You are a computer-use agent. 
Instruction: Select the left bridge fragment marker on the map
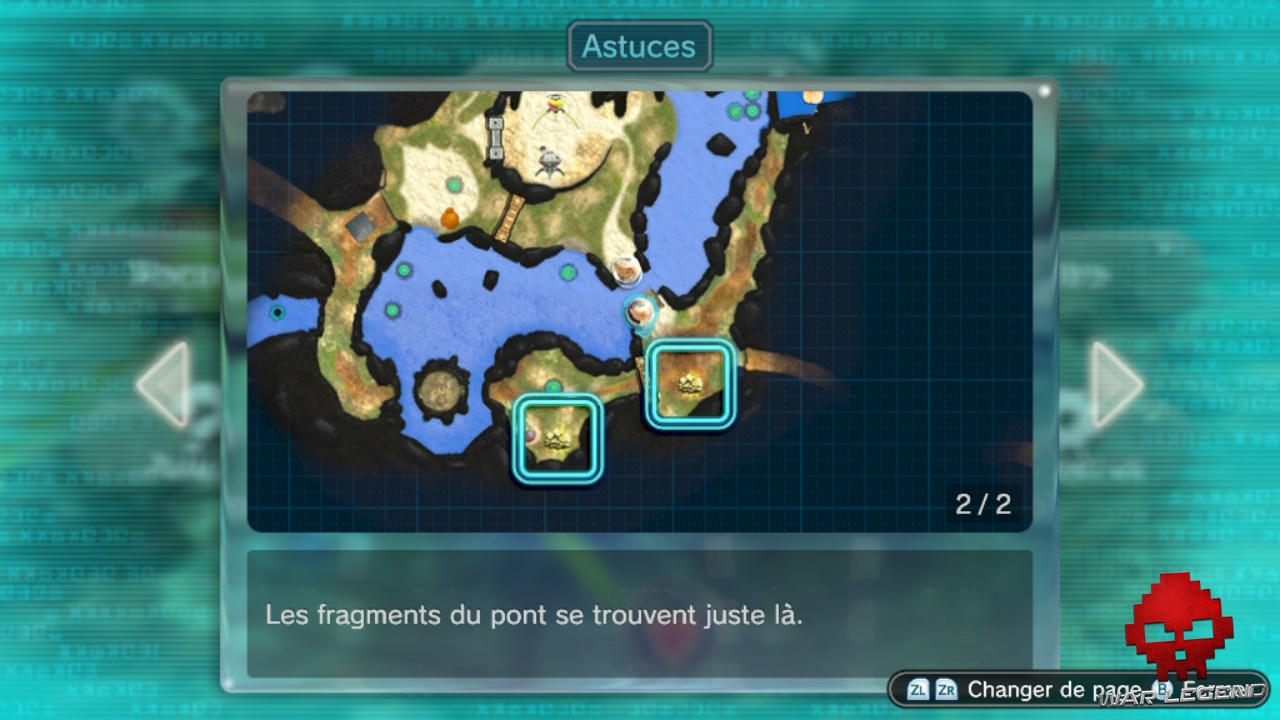pyautogui.click(x=557, y=437)
